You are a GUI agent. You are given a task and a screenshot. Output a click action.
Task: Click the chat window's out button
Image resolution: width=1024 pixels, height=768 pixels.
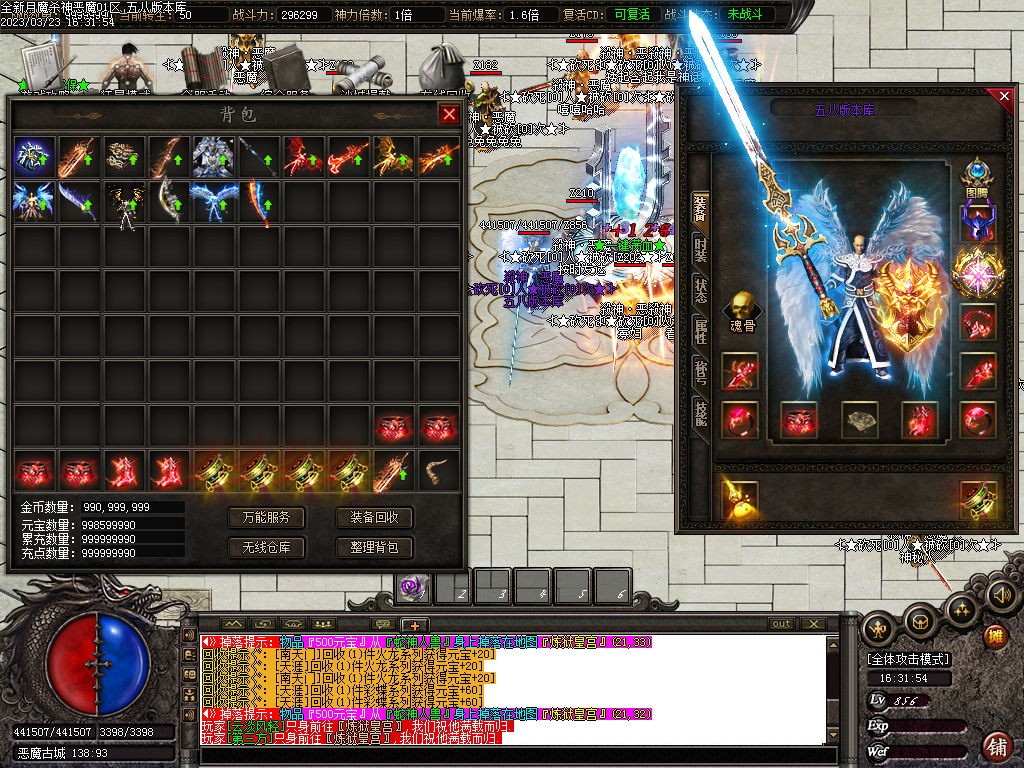click(781, 624)
